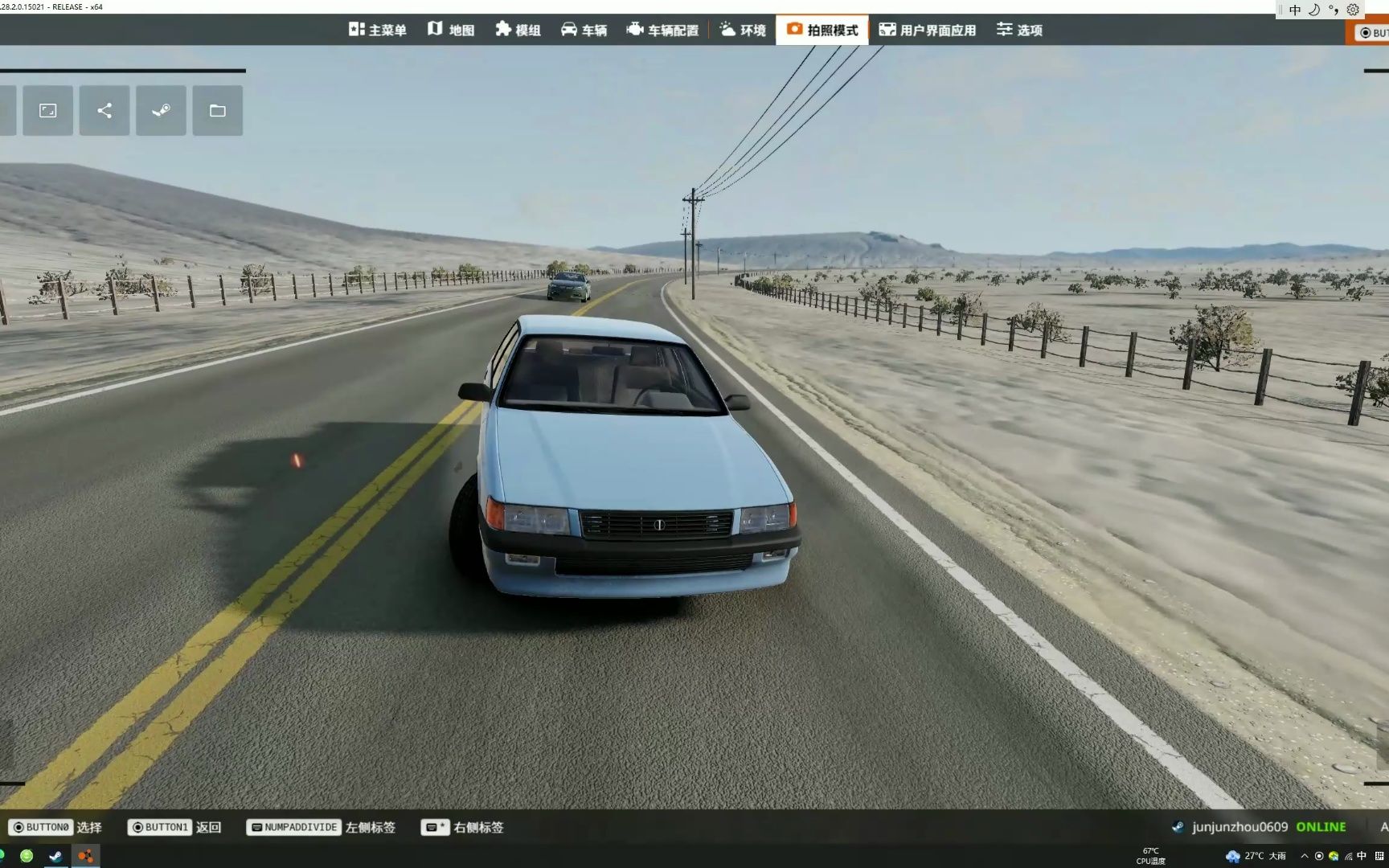Open the screenshots folder icon
This screenshot has width=1389, height=868.
pyautogui.click(x=217, y=110)
